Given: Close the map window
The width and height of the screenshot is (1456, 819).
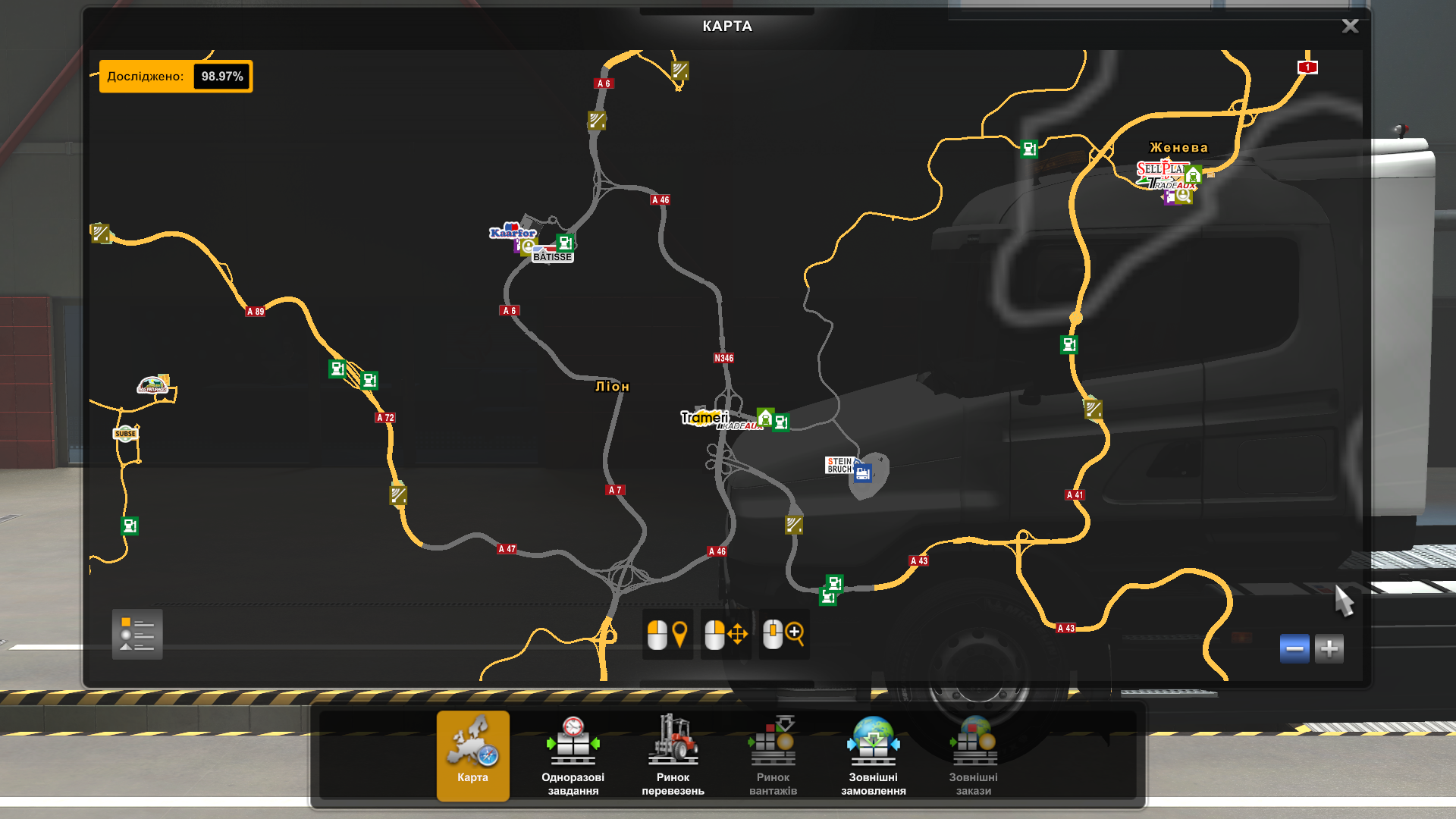Looking at the screenshot, I should [x=1350, y=27].
